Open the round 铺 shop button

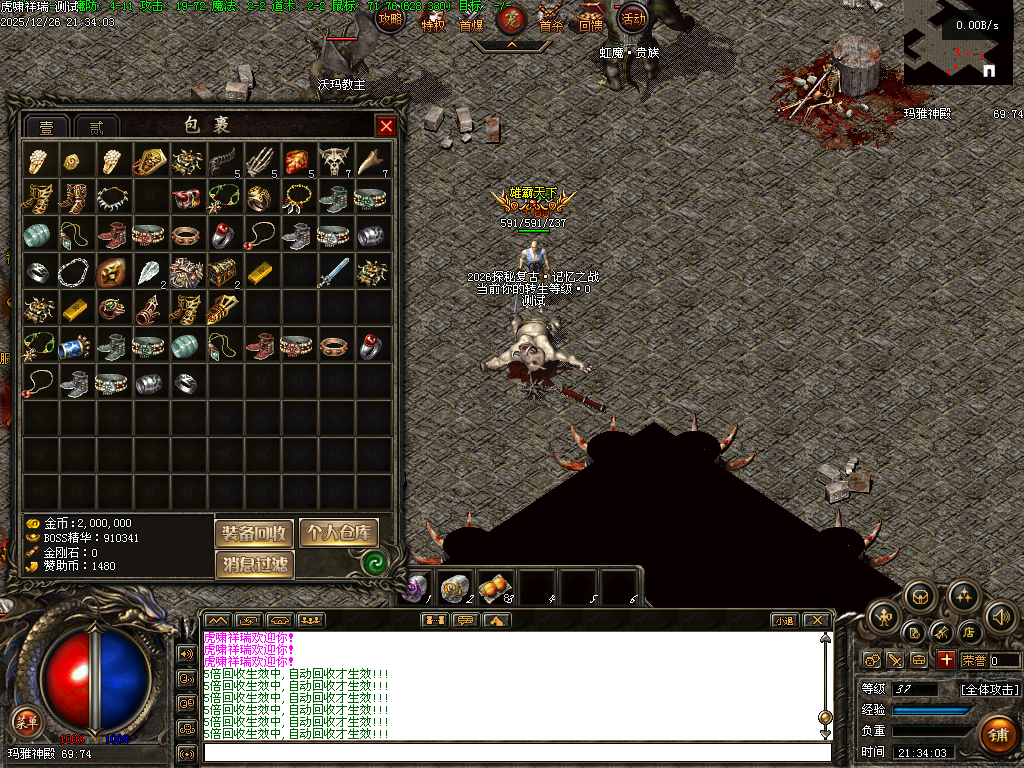pos(997,734)
